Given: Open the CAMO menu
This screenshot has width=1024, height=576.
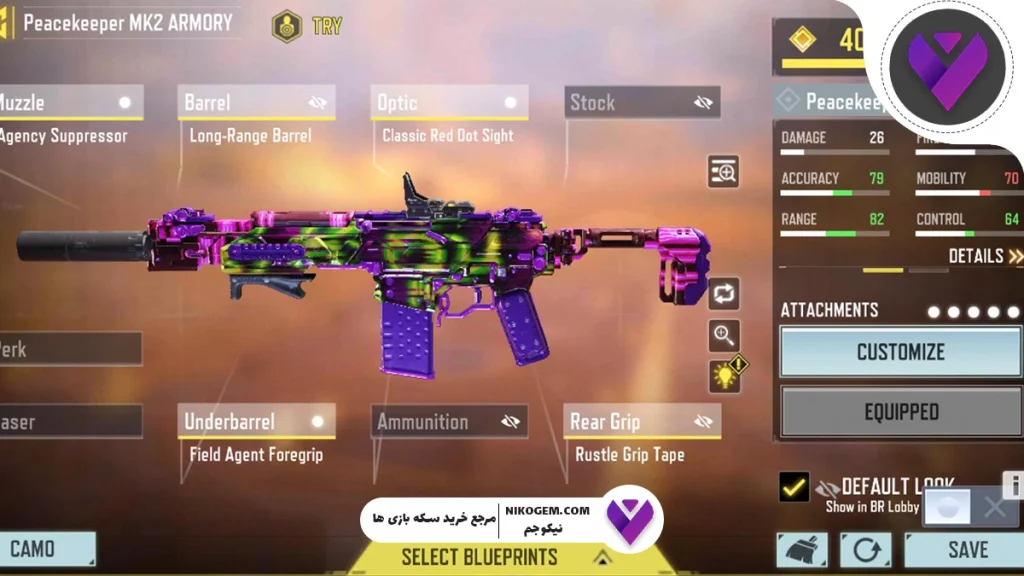Looking at the screenshot, I should (x=45, y=549).
